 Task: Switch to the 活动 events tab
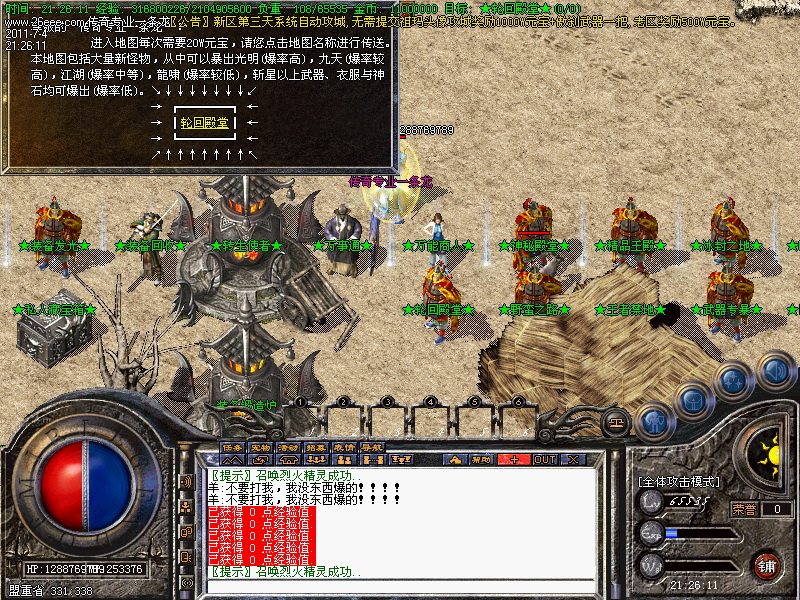tap(288, 447)
